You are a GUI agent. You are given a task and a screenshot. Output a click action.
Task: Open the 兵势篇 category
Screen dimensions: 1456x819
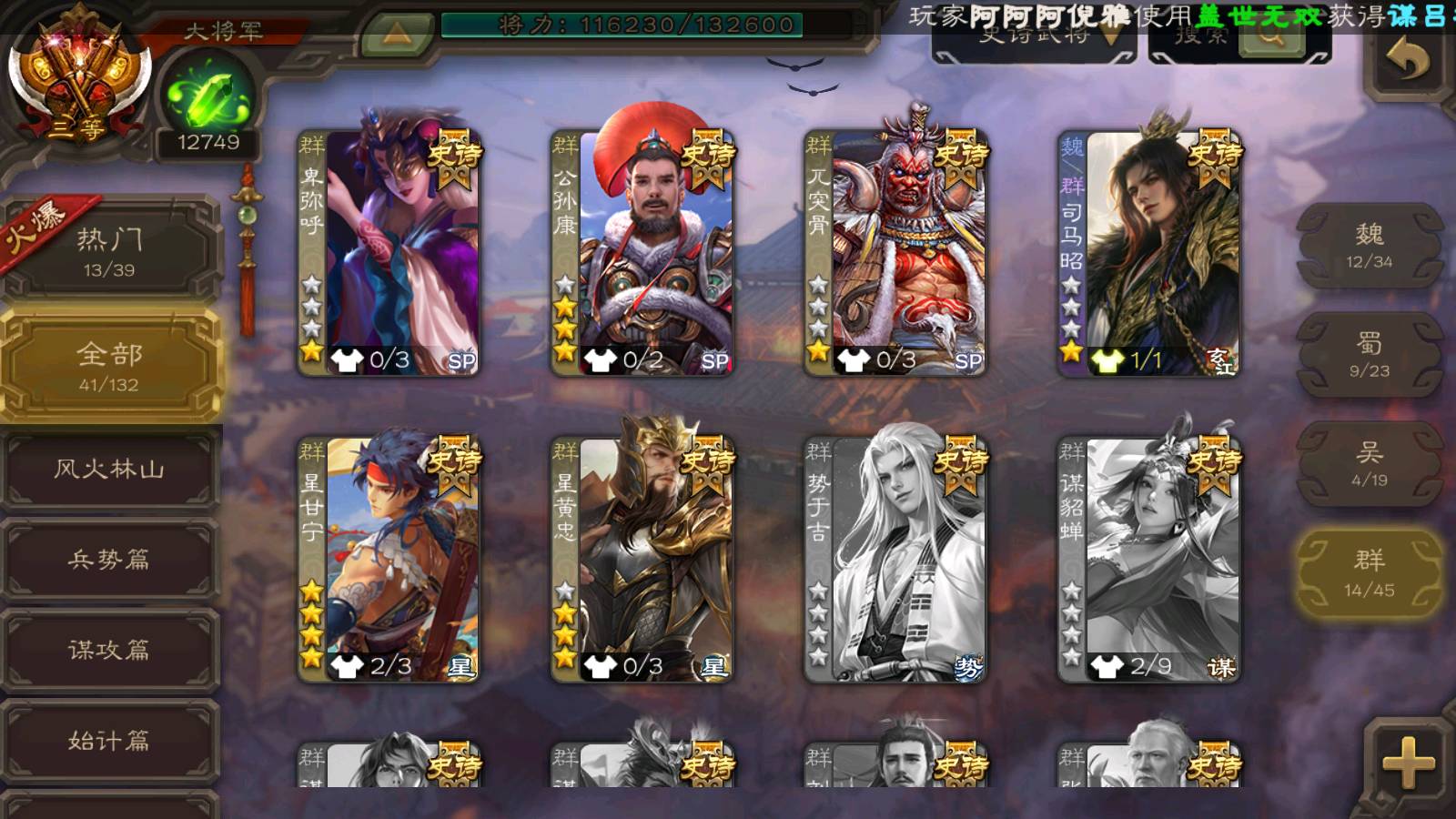(109, 559)
